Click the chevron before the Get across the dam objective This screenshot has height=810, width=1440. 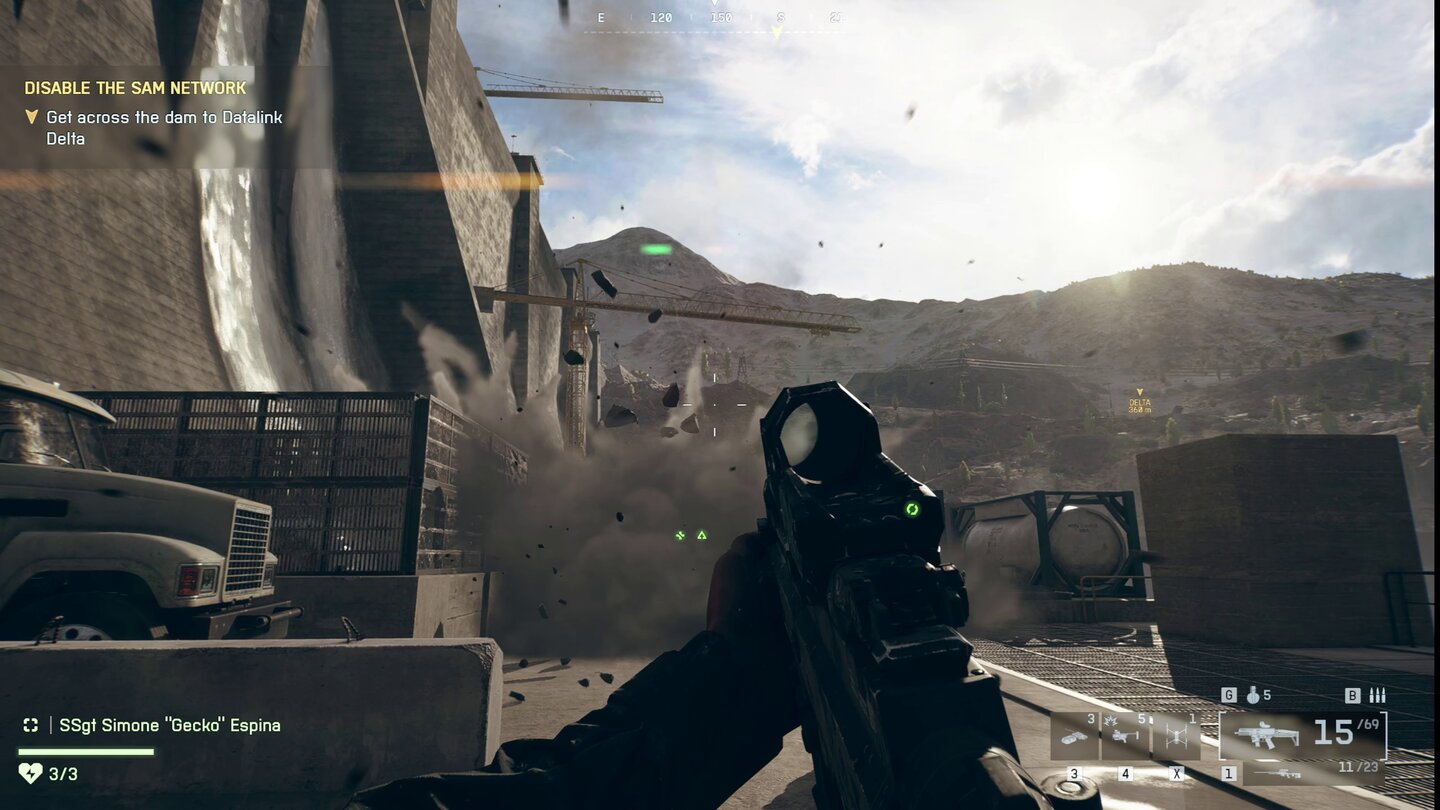click(x=34, y=118)
